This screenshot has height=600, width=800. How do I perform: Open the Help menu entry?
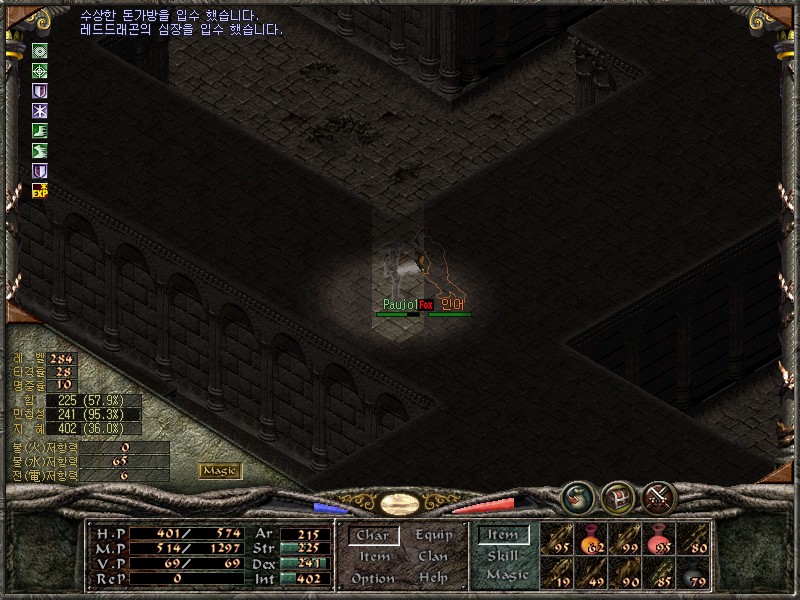click(x=433, y=579)
